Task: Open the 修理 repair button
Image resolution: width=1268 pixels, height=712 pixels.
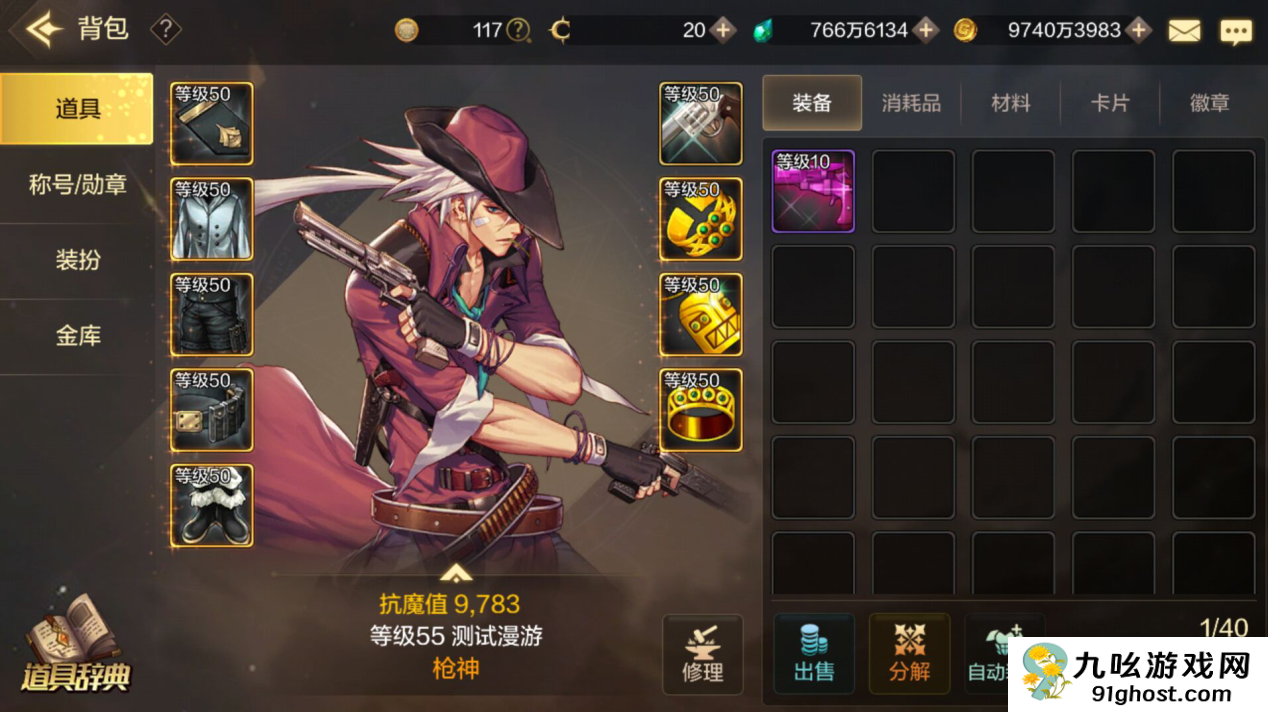Action: tap(702, 654)
